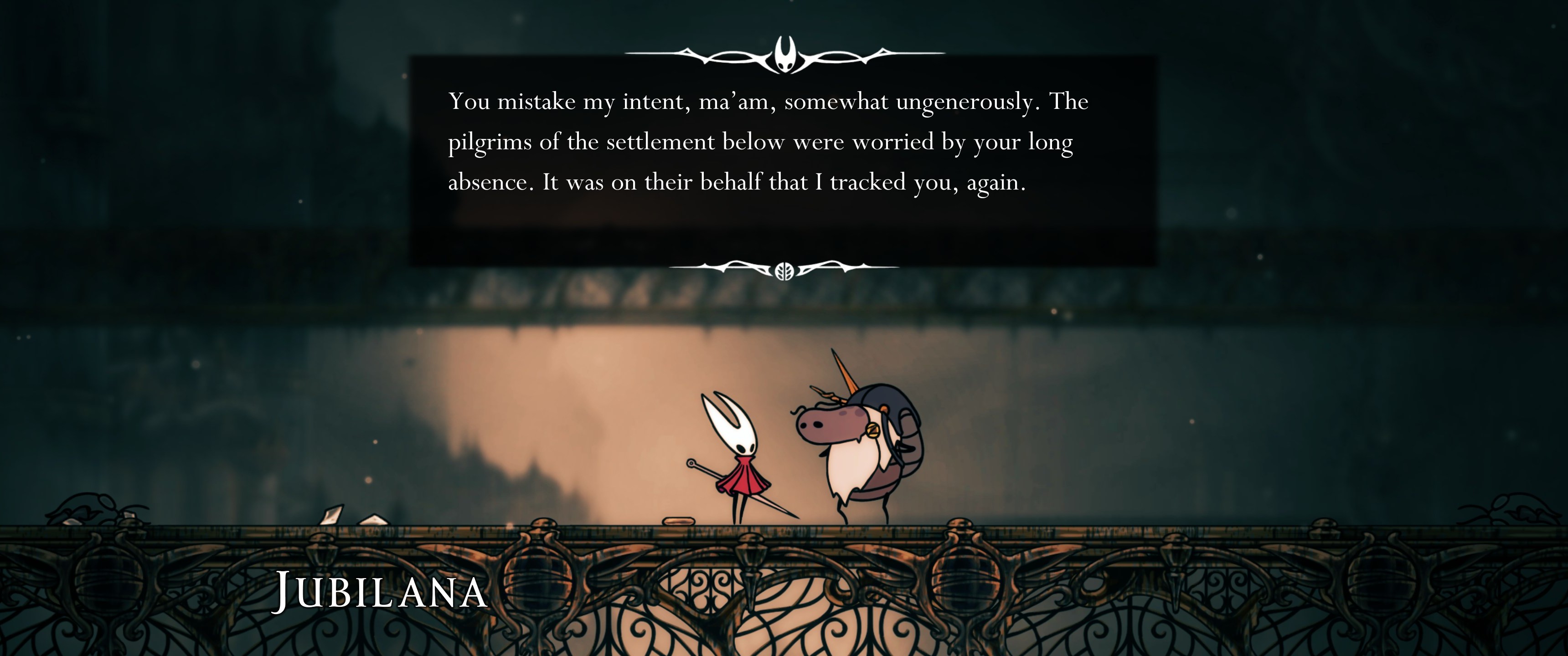1568x656 pixels.
Task: Continue dialogue via ornament below the text
Action: point(784,270)
